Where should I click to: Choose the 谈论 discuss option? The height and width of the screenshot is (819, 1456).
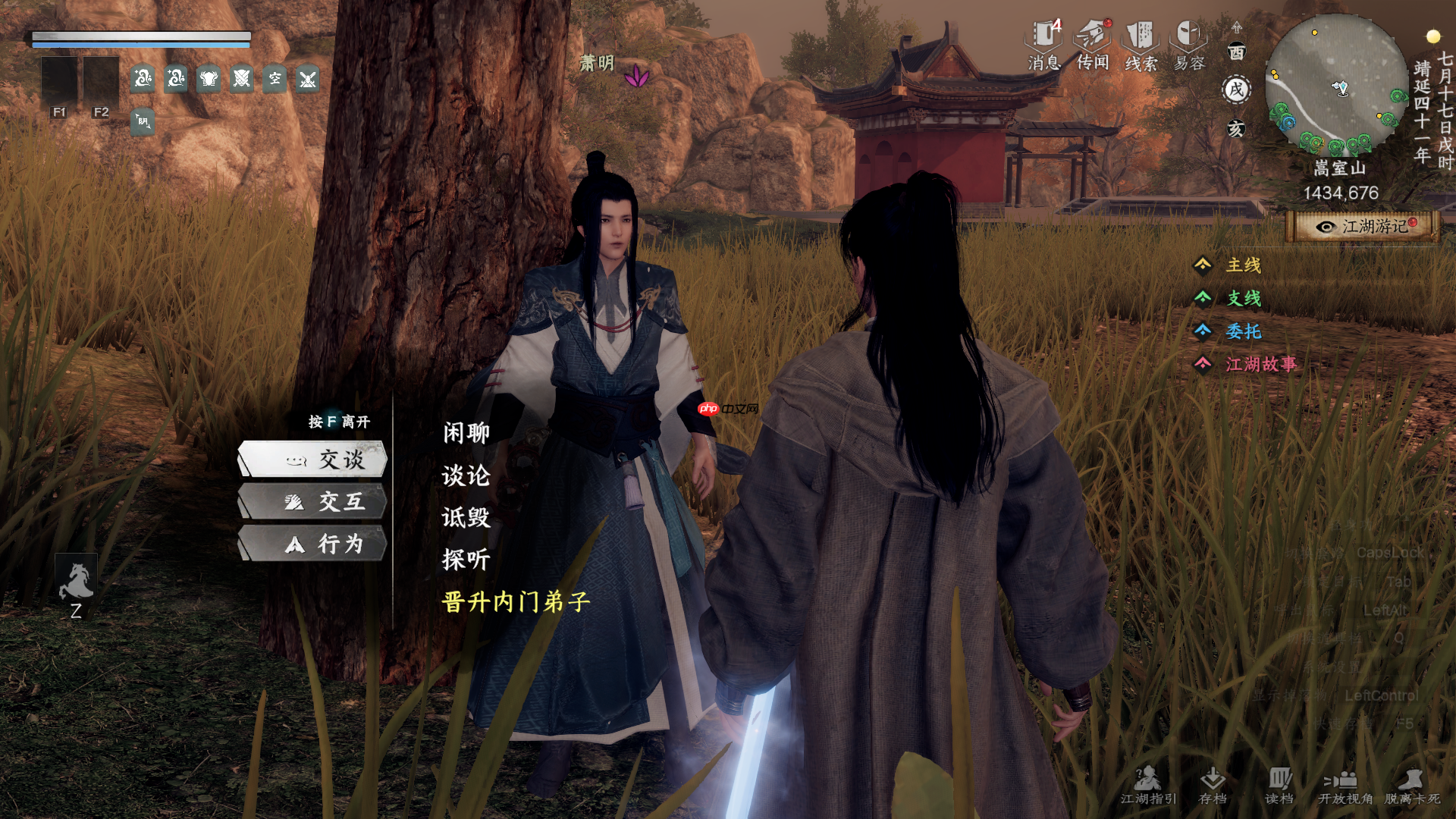pyautogui.click(x=466, y=475)
